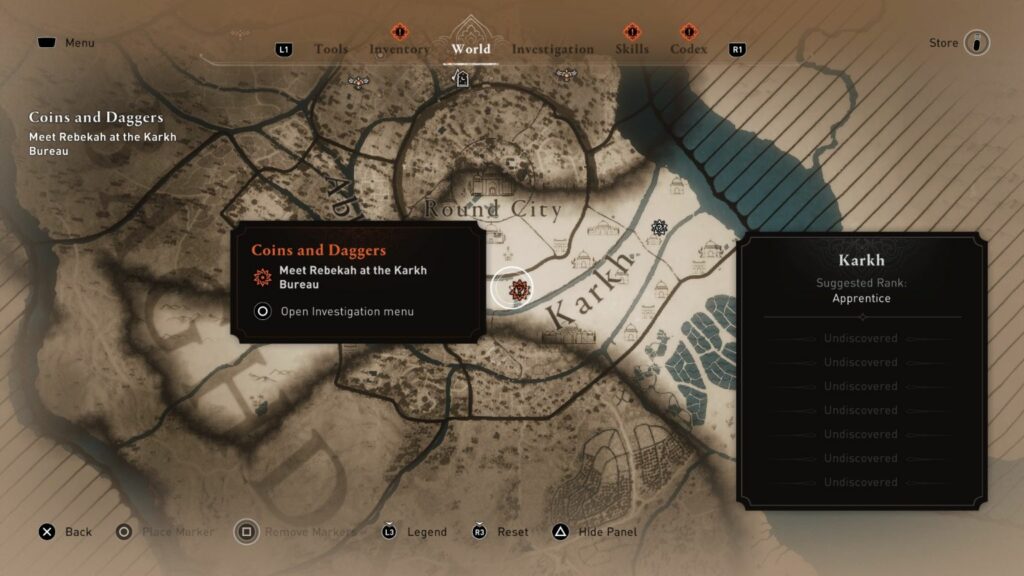This screenshot has width=1024, height=576.
Task: Select the red quest marker in Karkh
Action: tap(518, 290)
